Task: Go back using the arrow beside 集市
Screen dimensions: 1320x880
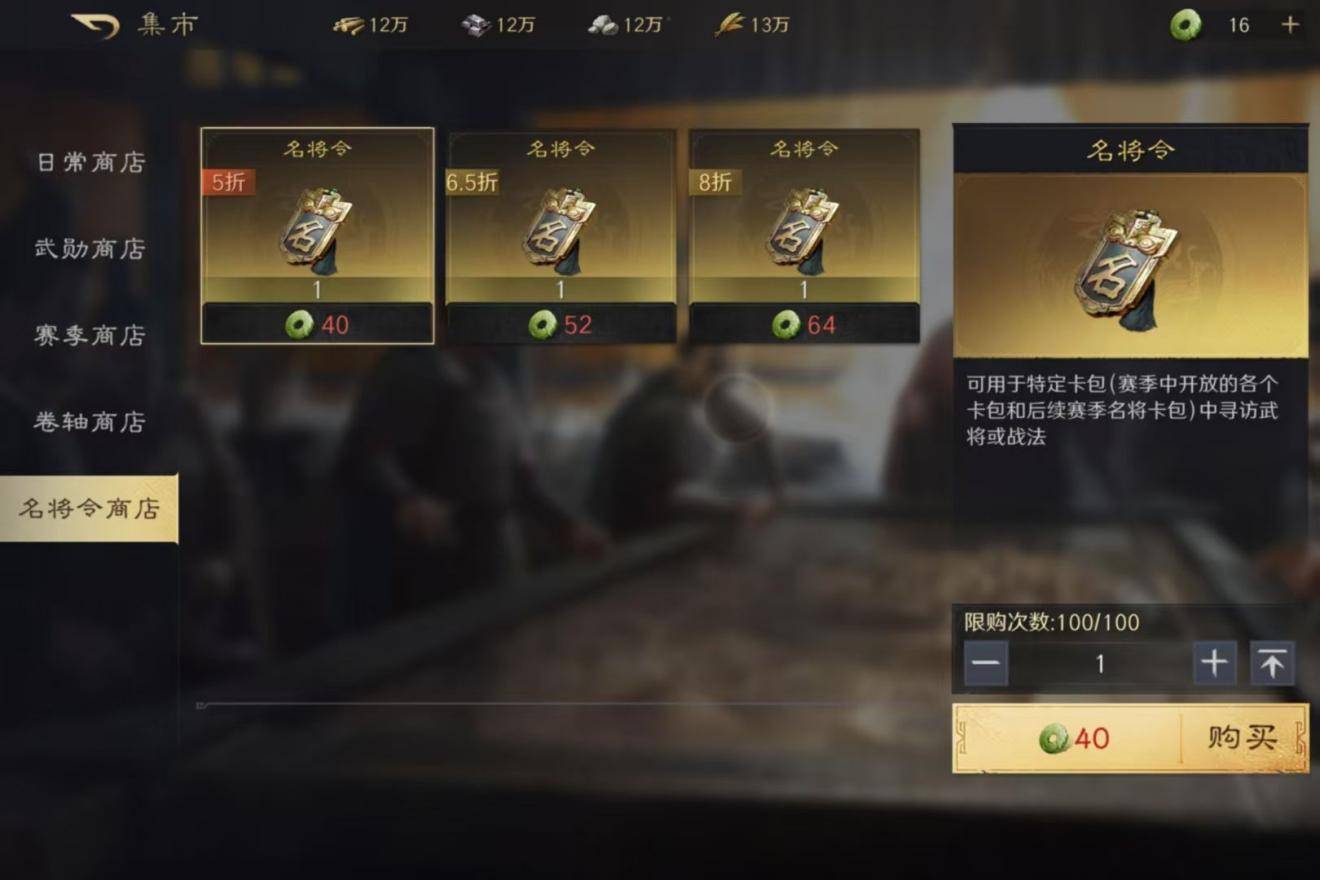Action: (96, 25)
